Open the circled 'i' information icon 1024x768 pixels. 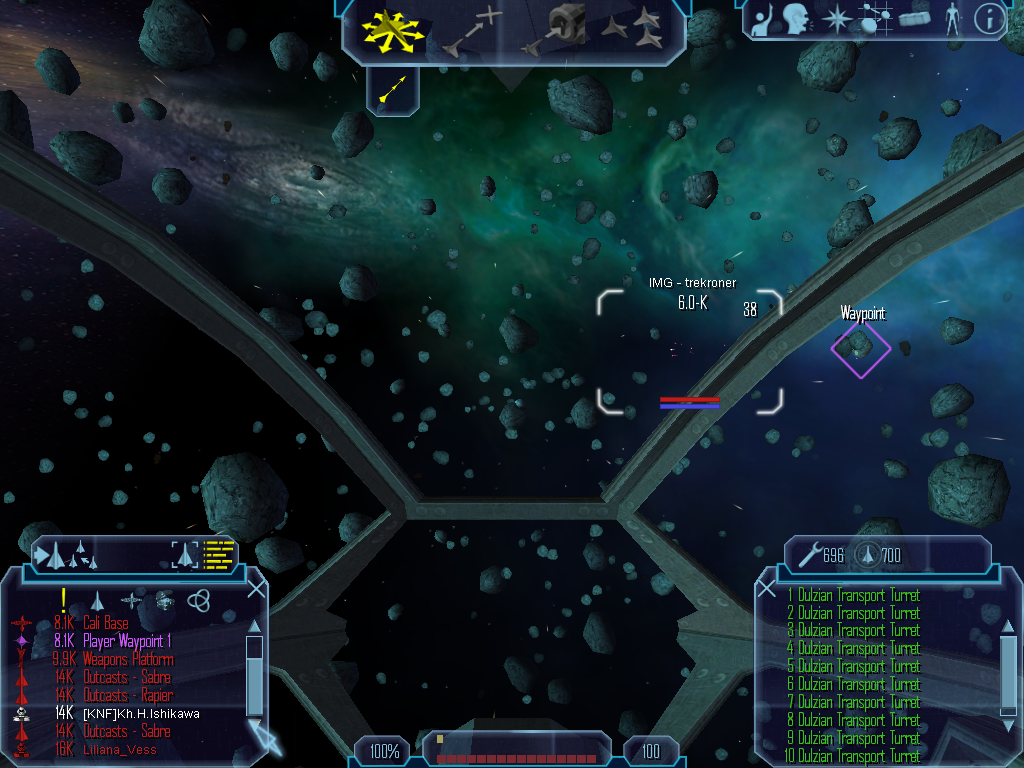(989, 19)
